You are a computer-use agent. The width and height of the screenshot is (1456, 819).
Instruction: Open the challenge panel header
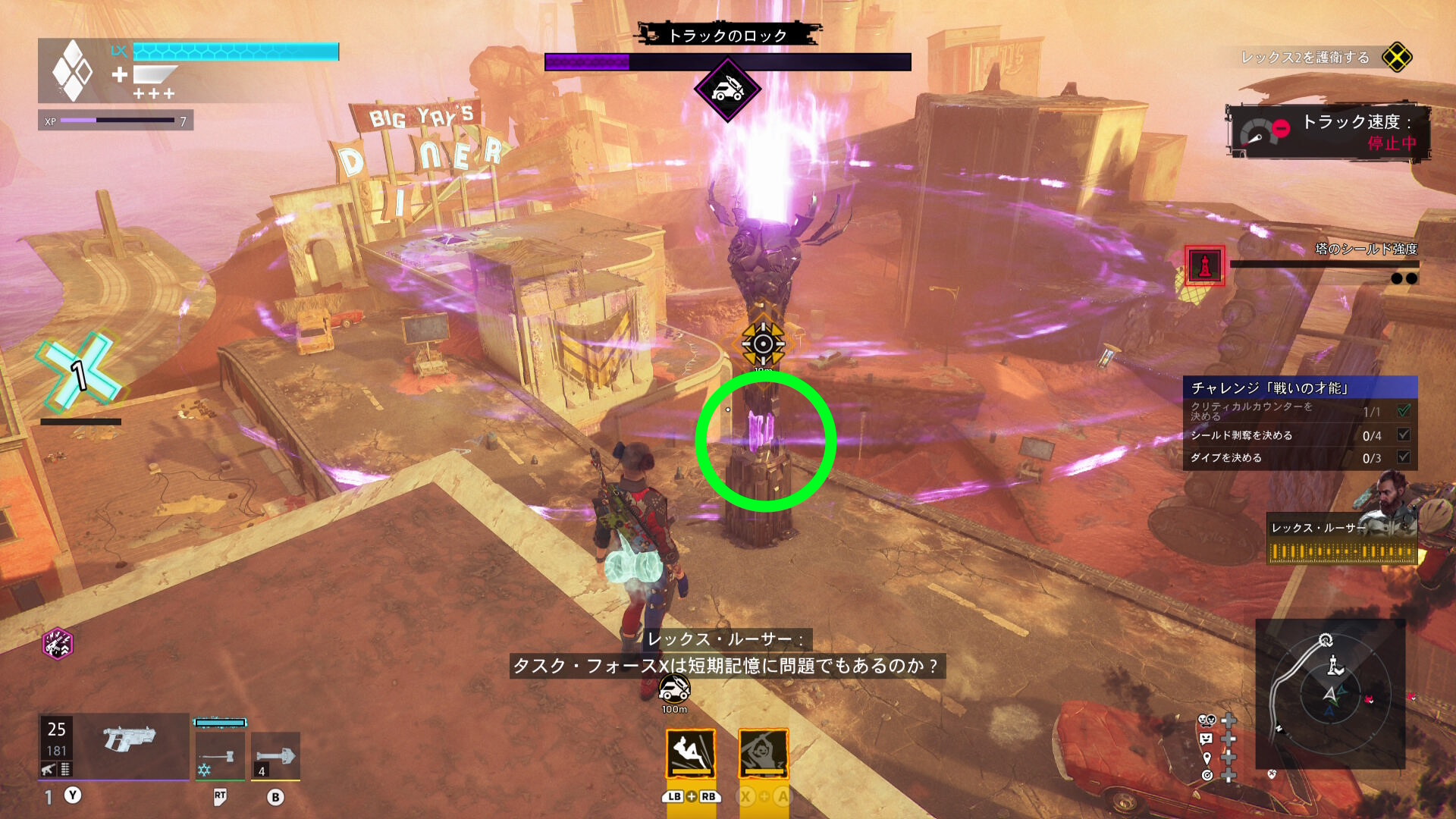1300,388
